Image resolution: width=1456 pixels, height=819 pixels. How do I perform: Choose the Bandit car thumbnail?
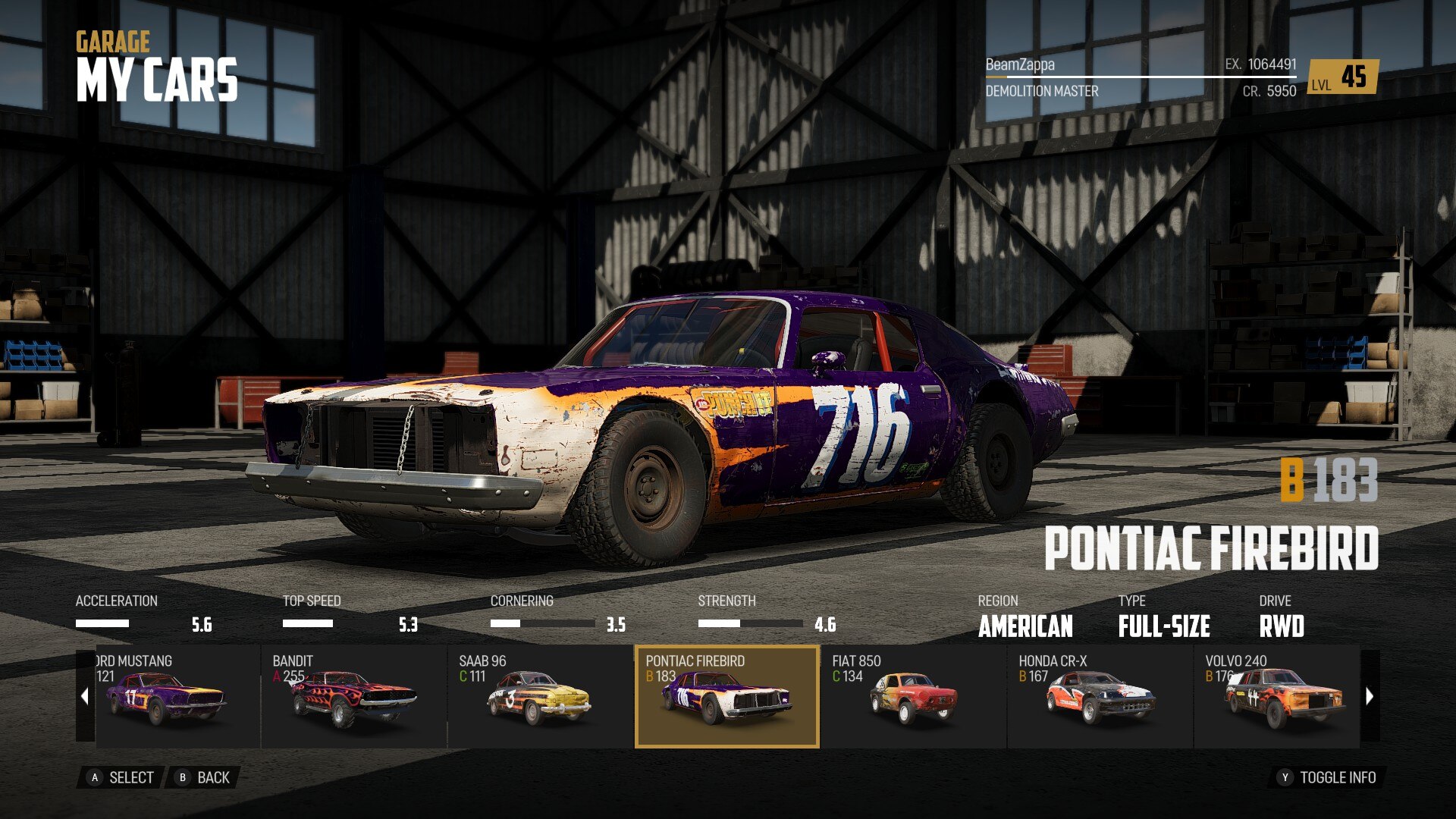[x=353, y=696]
